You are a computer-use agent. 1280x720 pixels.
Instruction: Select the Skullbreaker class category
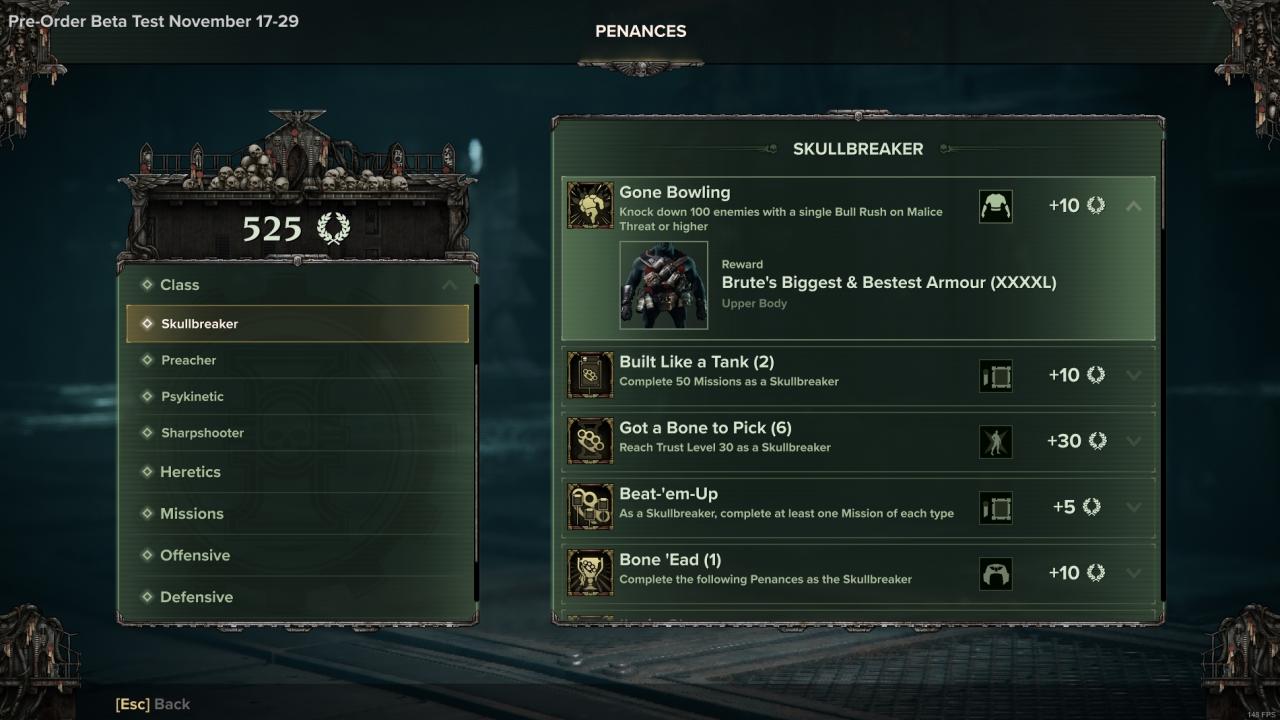coord(297,324)
